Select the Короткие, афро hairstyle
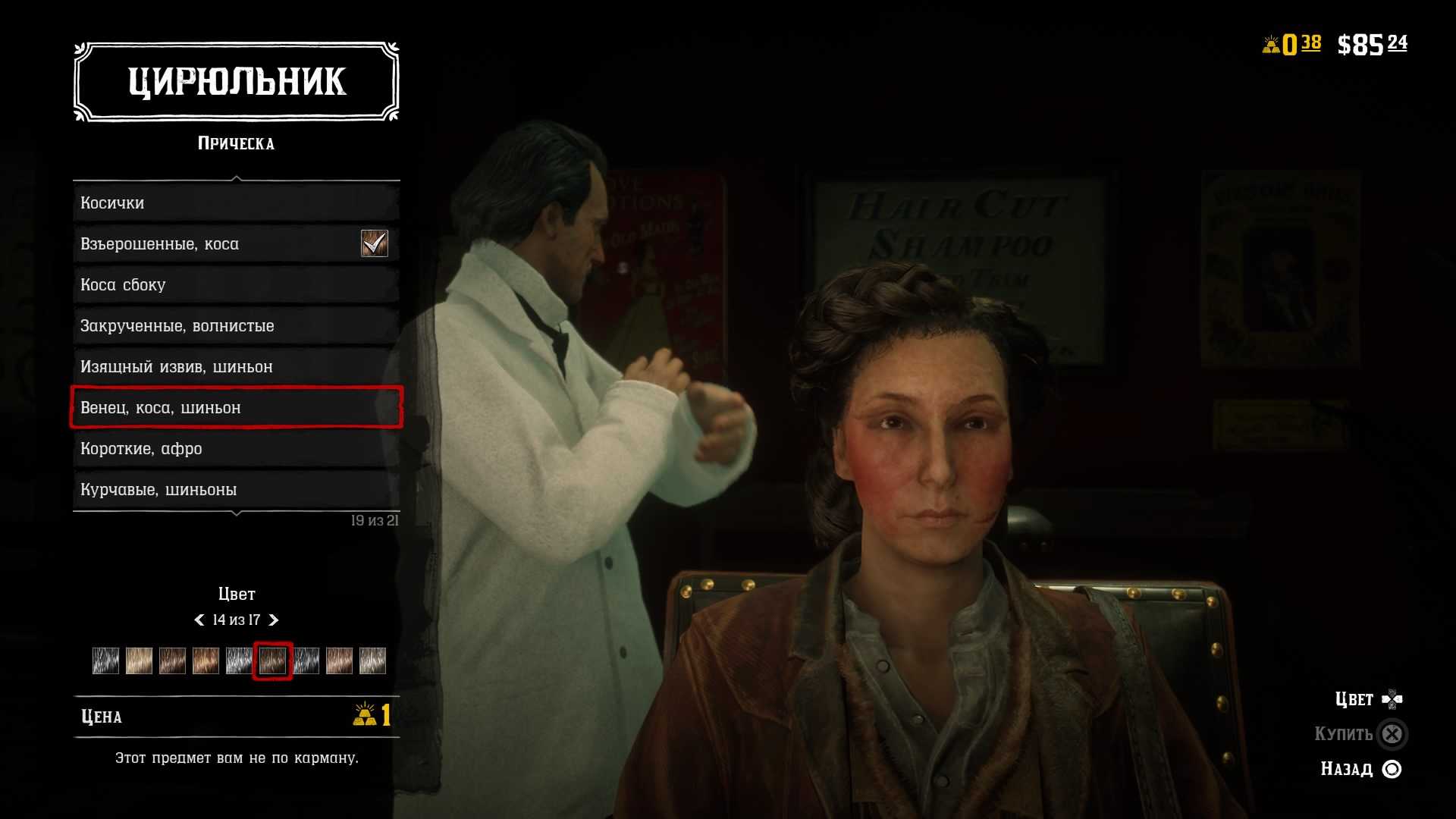Image resolution: width=1456 pixels, height=819 pixels. pos(236,449)
